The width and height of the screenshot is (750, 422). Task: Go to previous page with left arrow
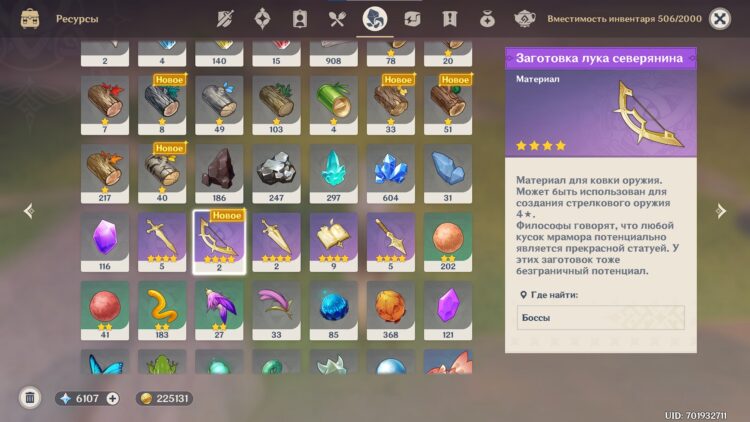click(x=28, y=211)
